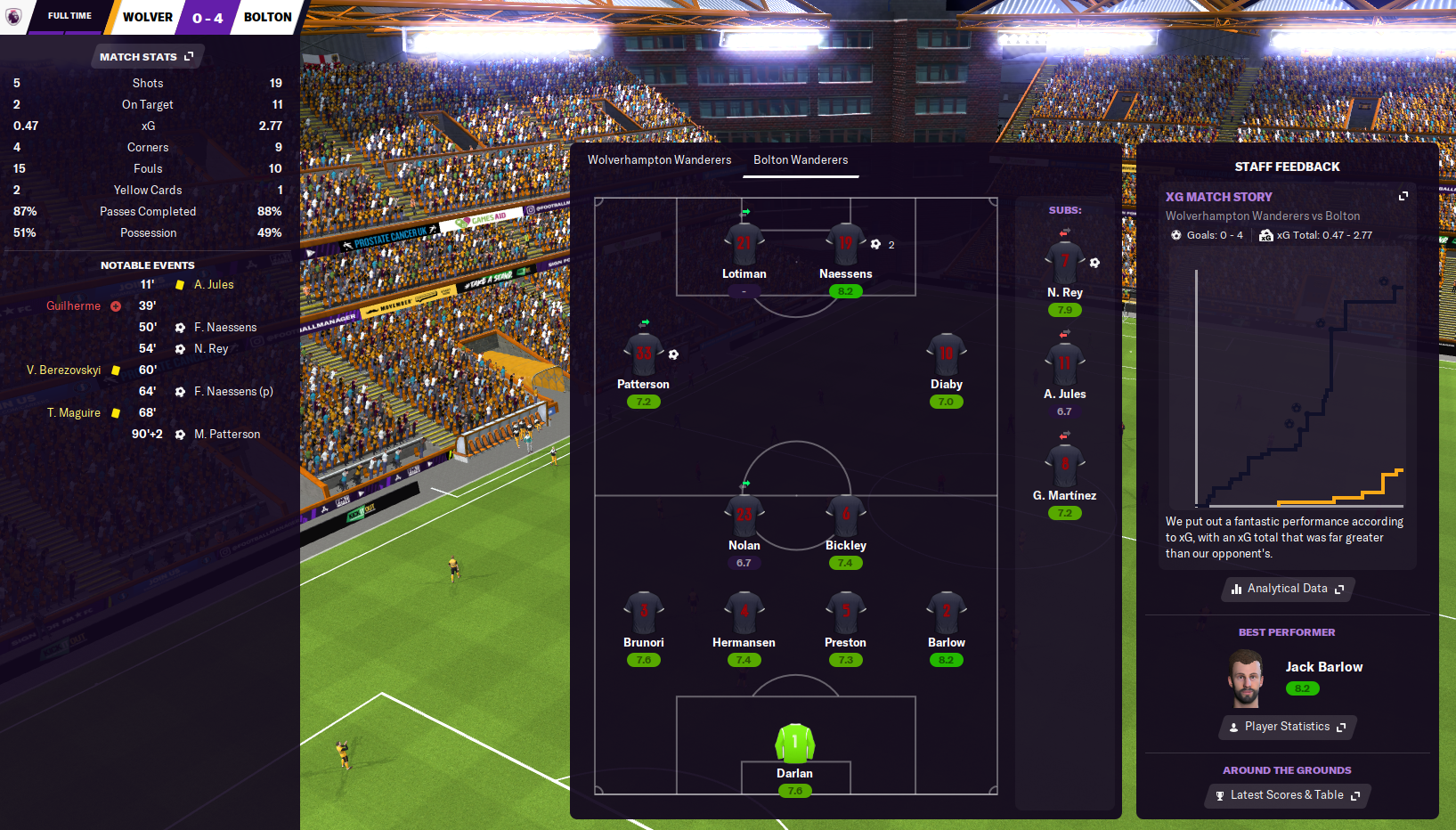Select midfielder Bickley's shirt
This screenshot has width=1456, height=830.
pos(845,516)
